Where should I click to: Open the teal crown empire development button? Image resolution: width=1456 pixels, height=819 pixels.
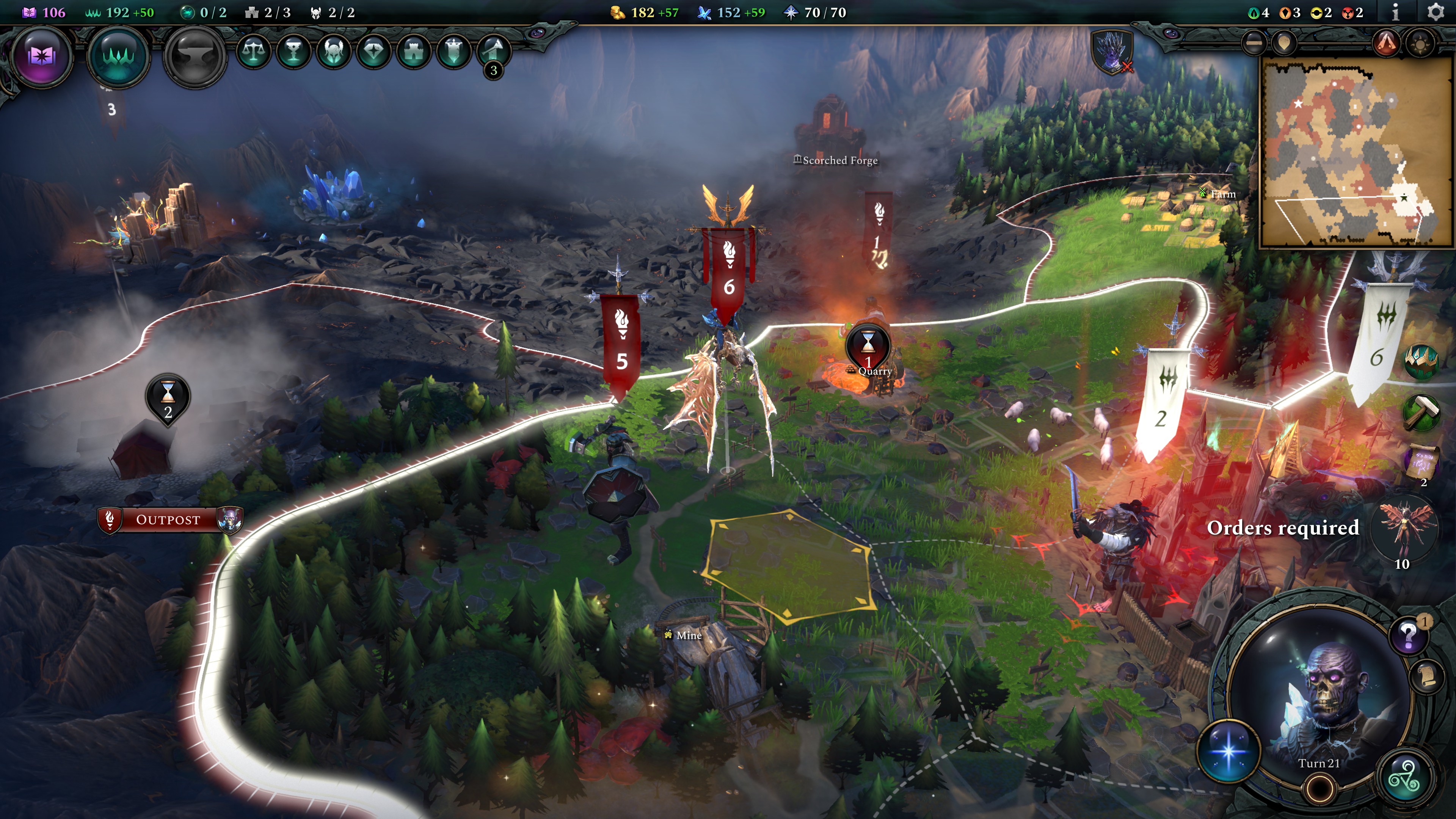coord(118,56)
